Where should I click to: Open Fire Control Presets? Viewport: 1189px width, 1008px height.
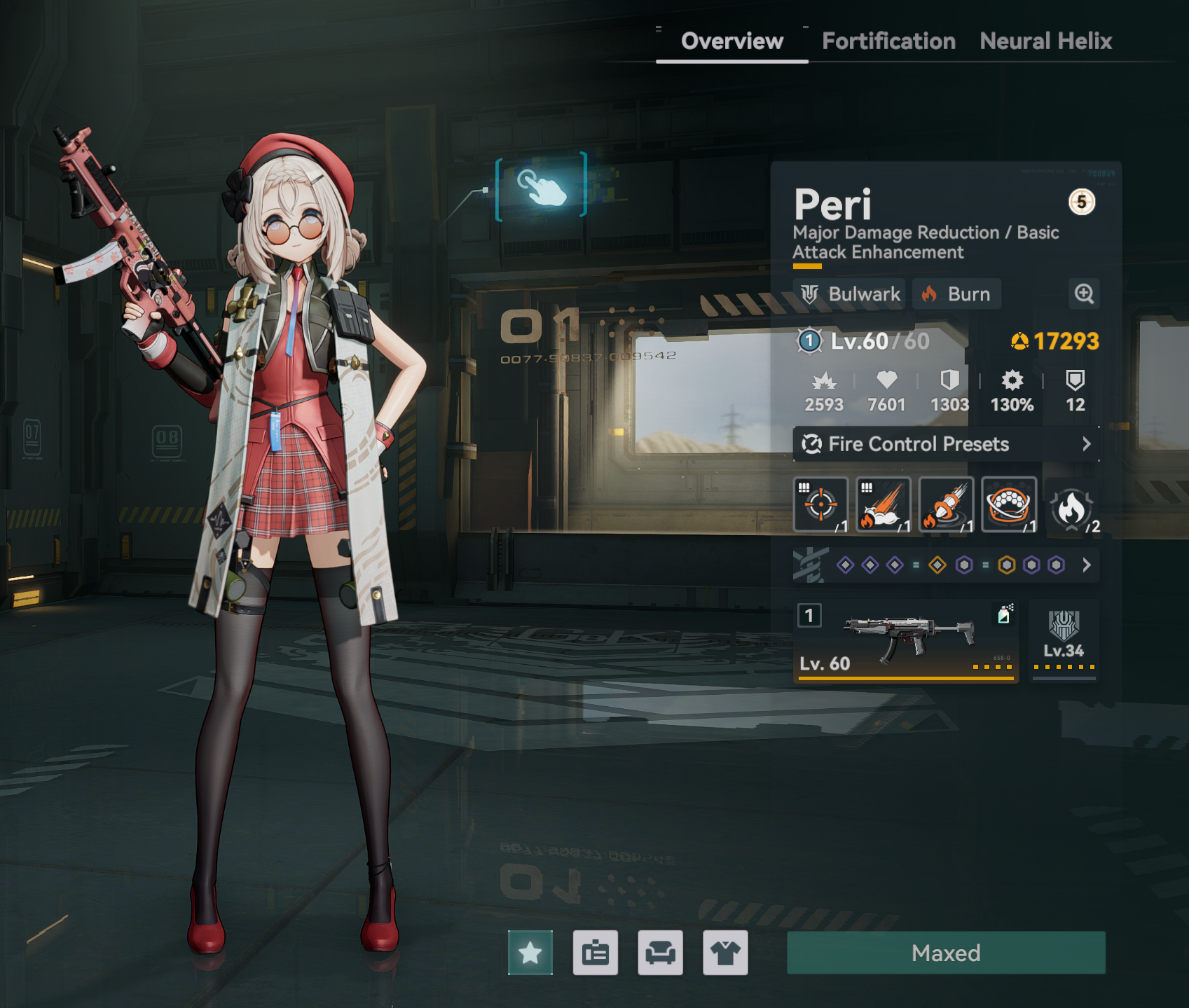pyautogui.click(x=946, y=444)
